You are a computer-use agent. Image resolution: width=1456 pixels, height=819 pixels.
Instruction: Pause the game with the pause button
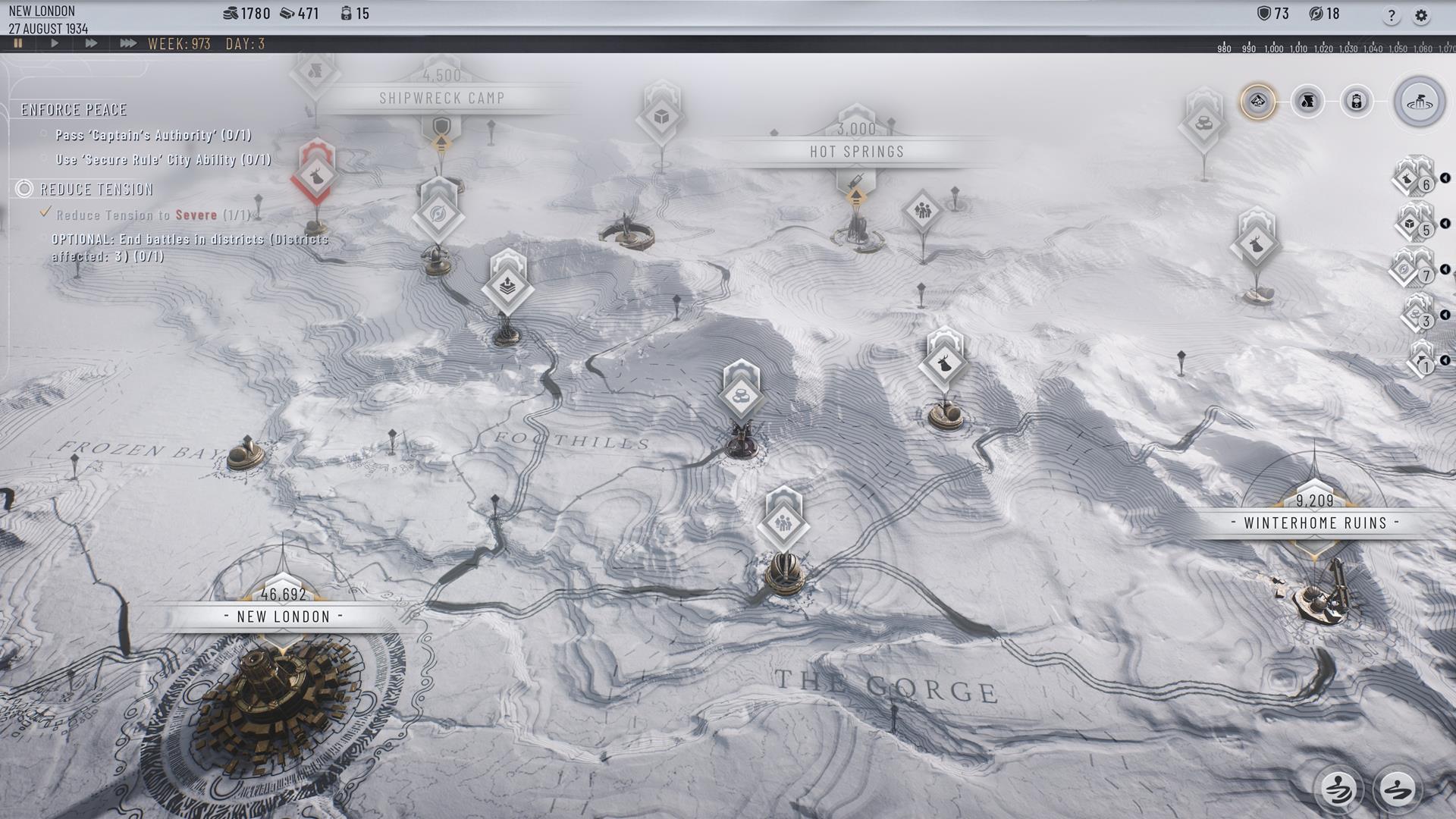coord(18,44)
